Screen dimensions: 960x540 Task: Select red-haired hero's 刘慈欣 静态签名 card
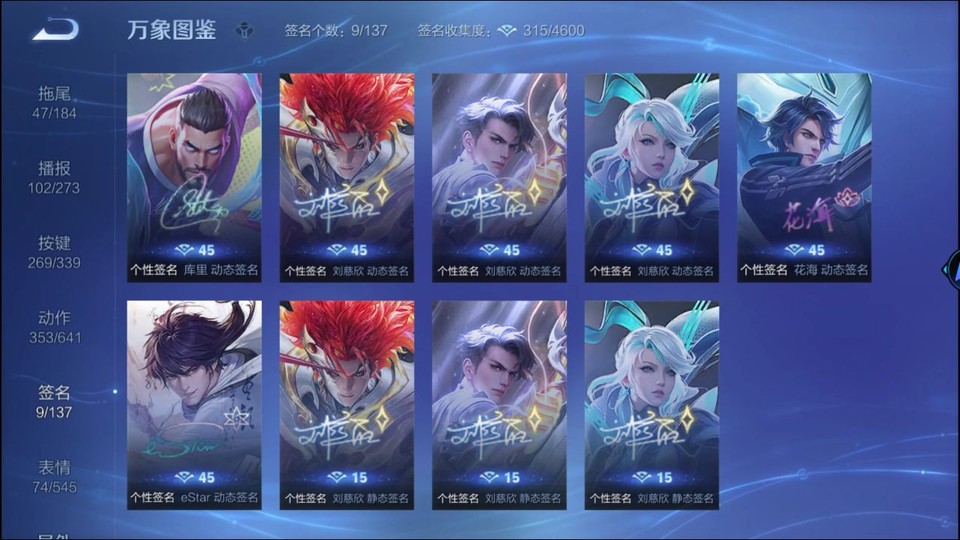(x=347, y=404)
